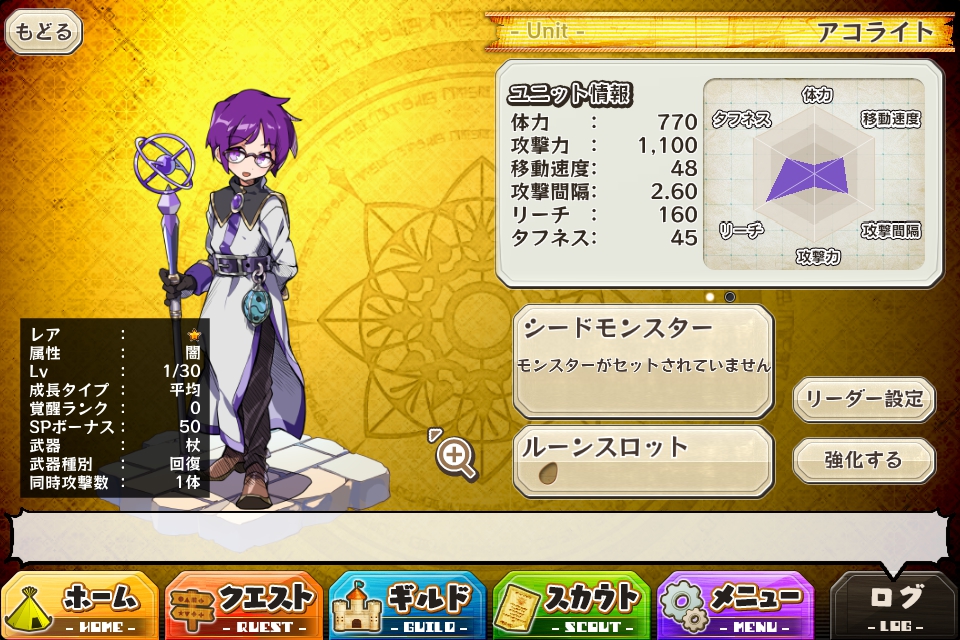The height and width of the screenshot is (640, 960).
Task: Open the ルーンスロット rune slot panel
Action: 643,461
